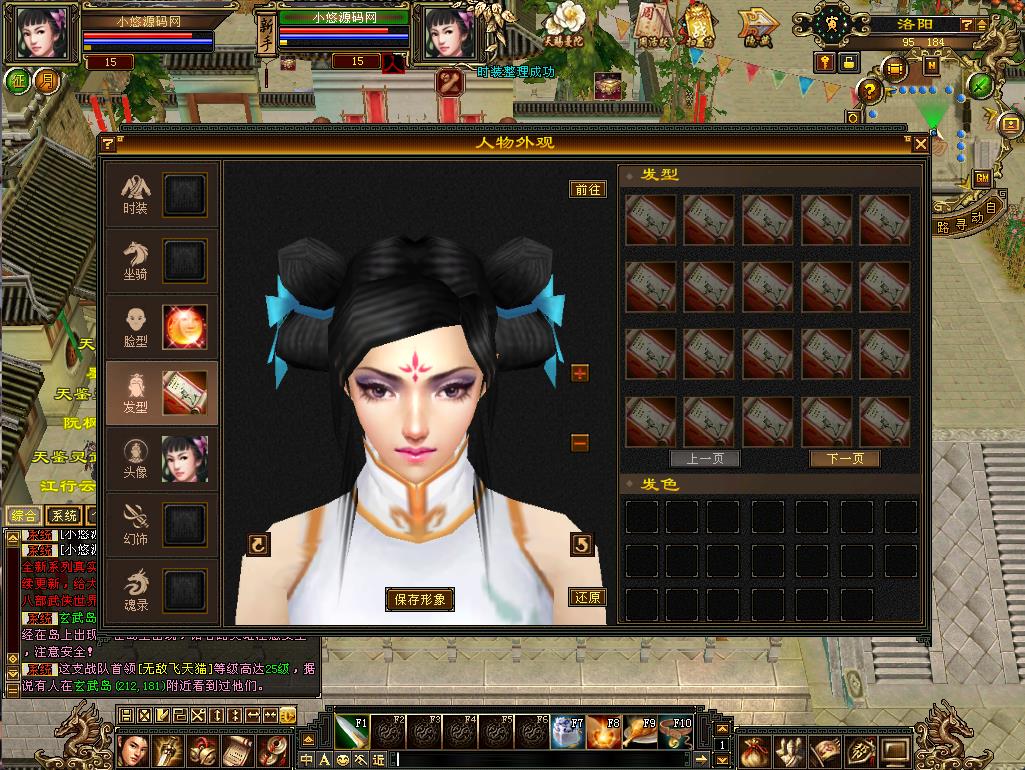Viewport: 1025px width, 770px height.
Task: Zoom in character preview with plus button
Action: pos(580,373)
